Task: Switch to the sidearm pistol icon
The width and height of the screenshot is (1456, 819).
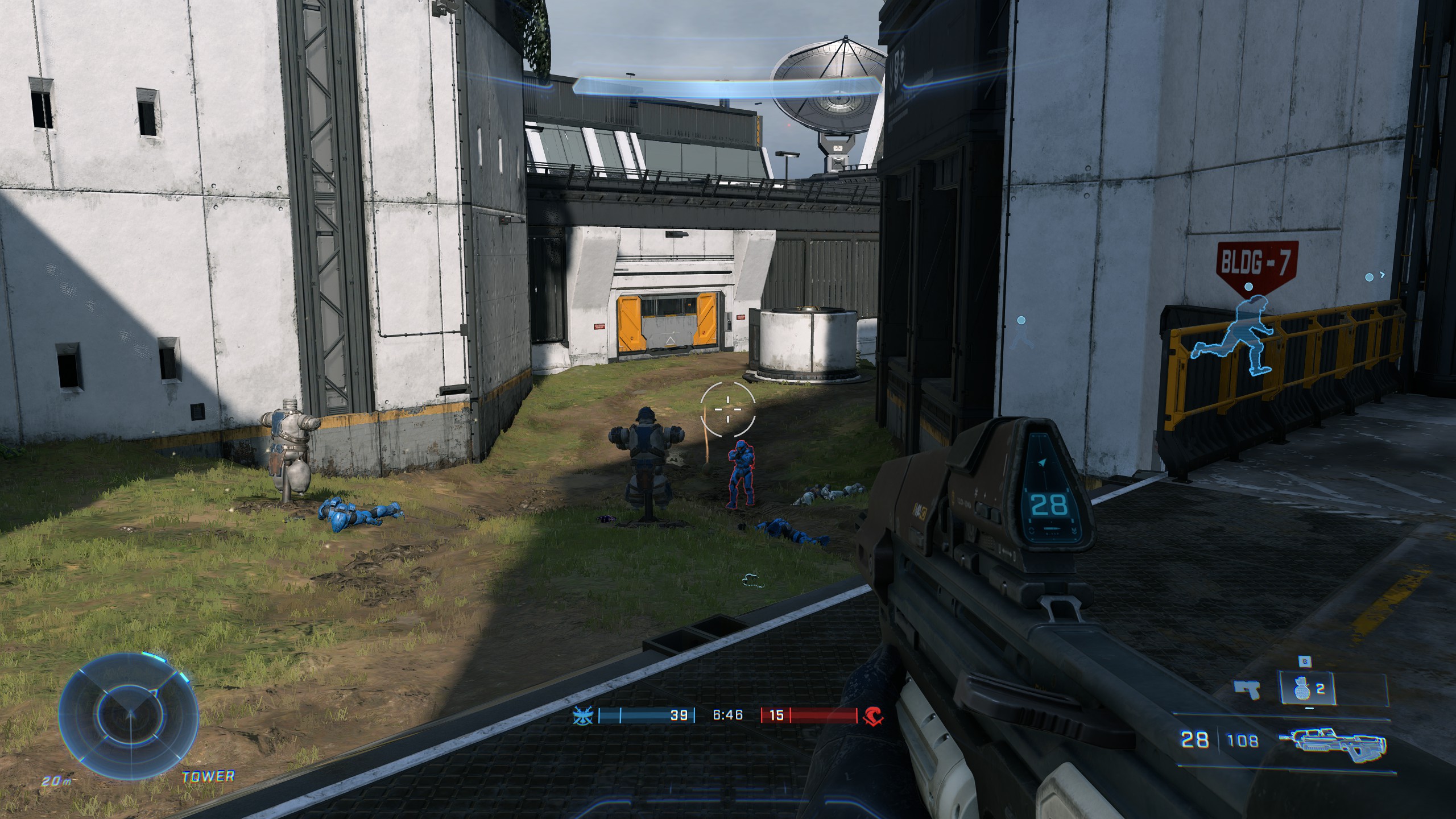Action: (1246, 690)
